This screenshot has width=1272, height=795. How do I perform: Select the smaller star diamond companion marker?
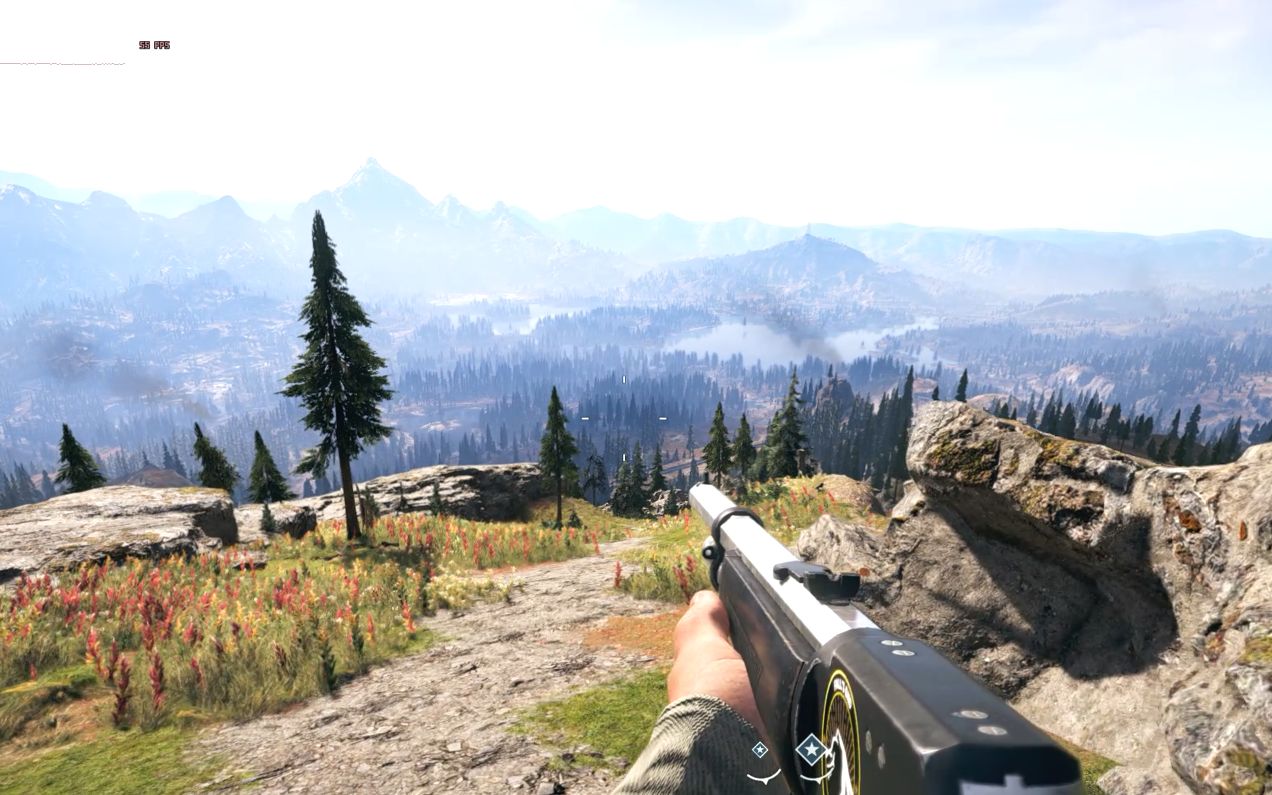coord(760,749)
